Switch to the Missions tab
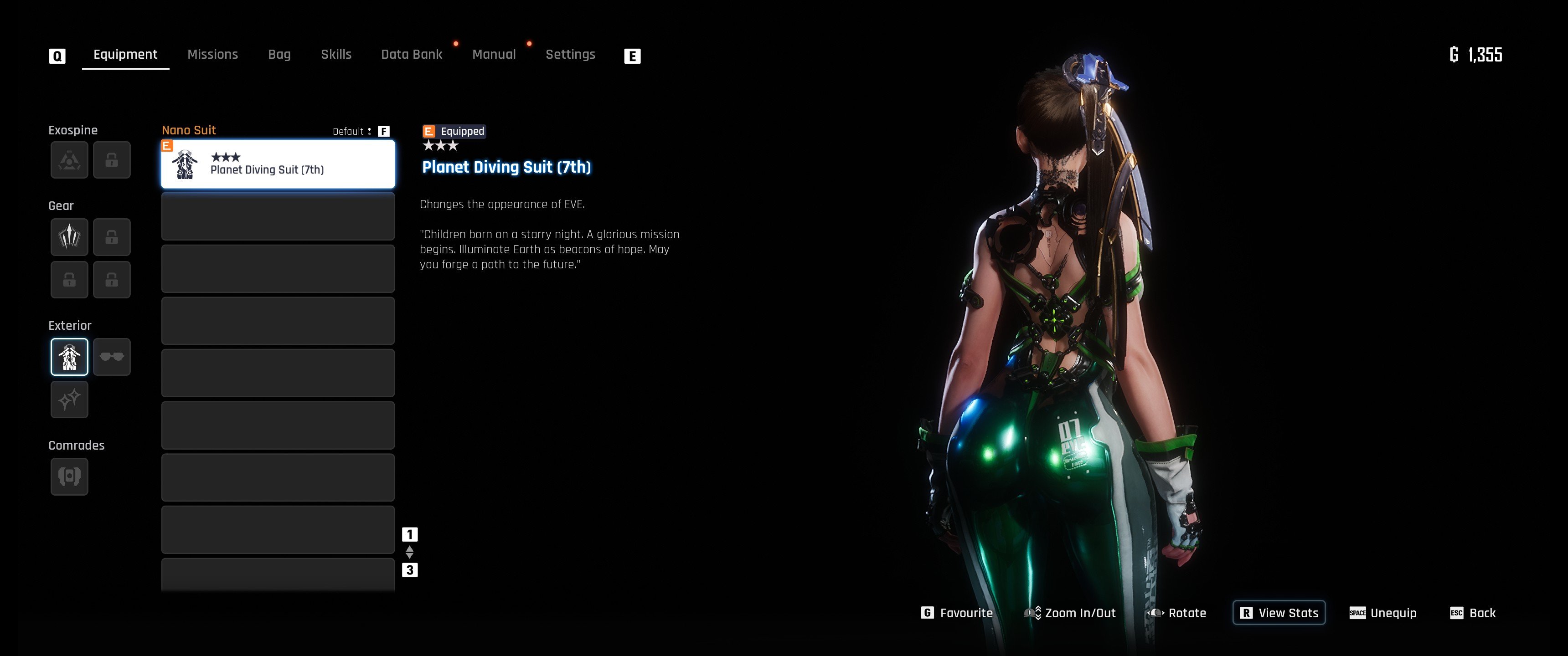Image resolution: width=1568 pixels, height=656 pixels. pyautogui.click(x=212, y=54)
